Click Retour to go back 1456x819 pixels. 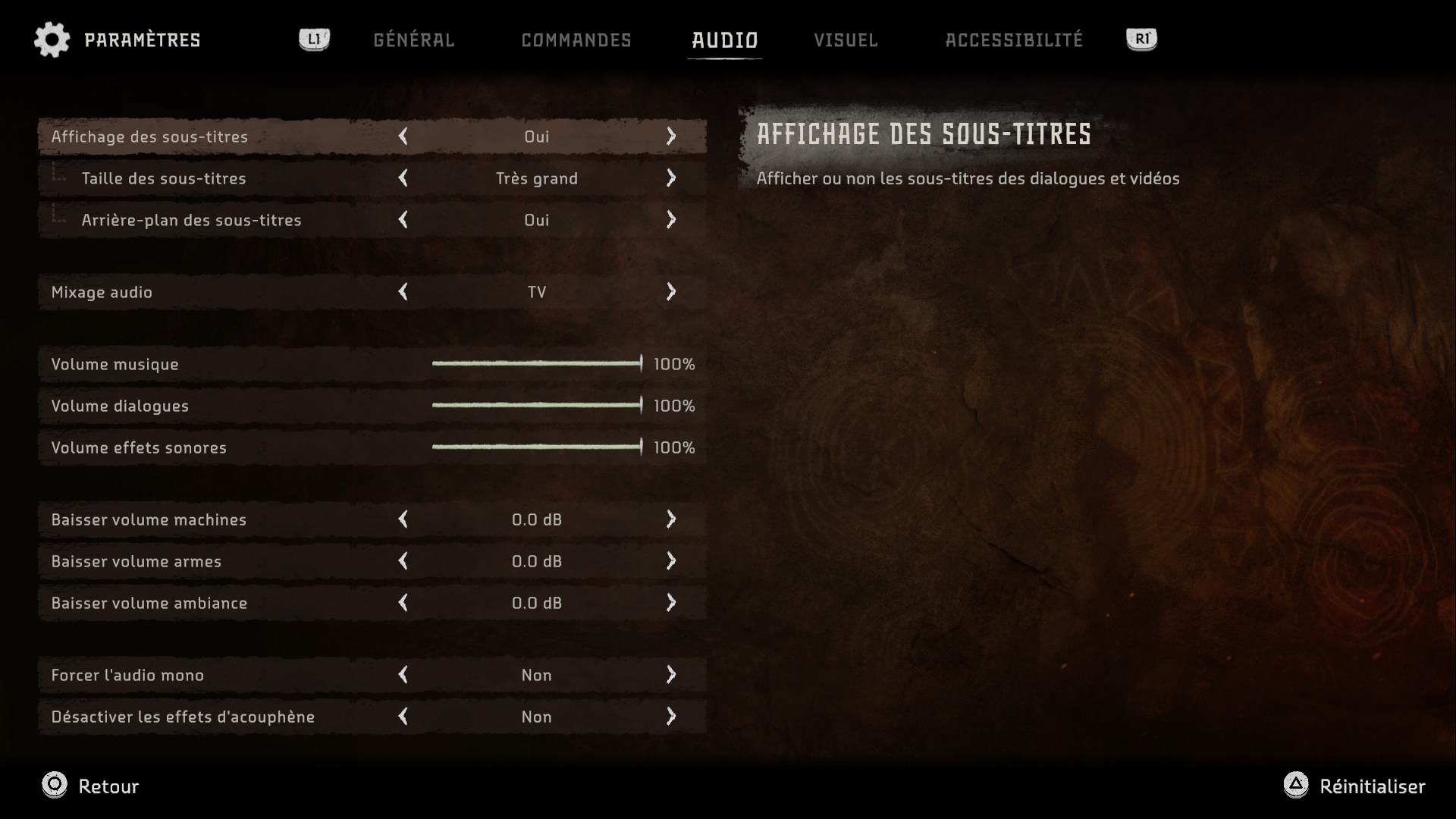pyautogui.click(x=91, y=786)
